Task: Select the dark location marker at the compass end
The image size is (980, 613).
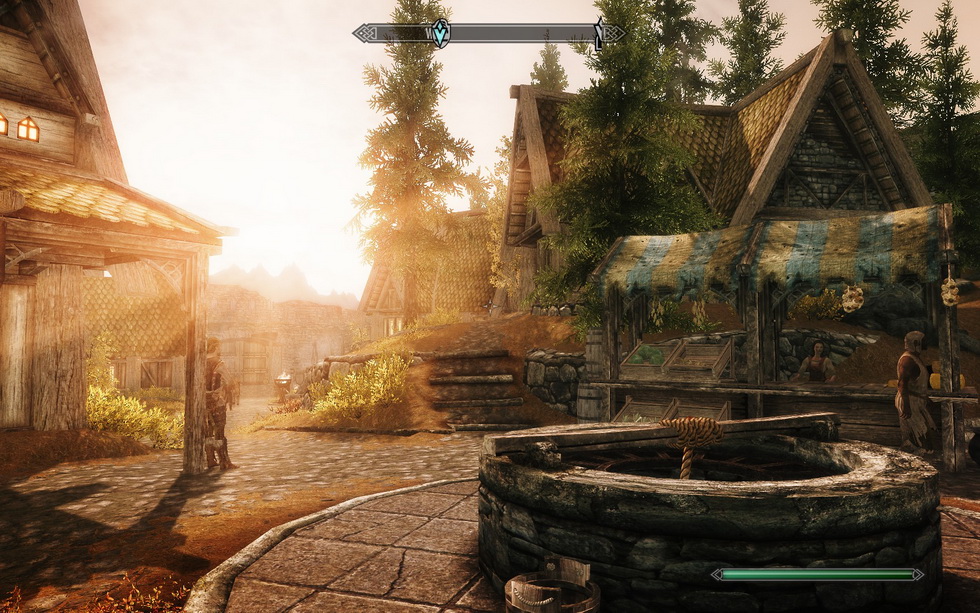Action: (600, 35)
